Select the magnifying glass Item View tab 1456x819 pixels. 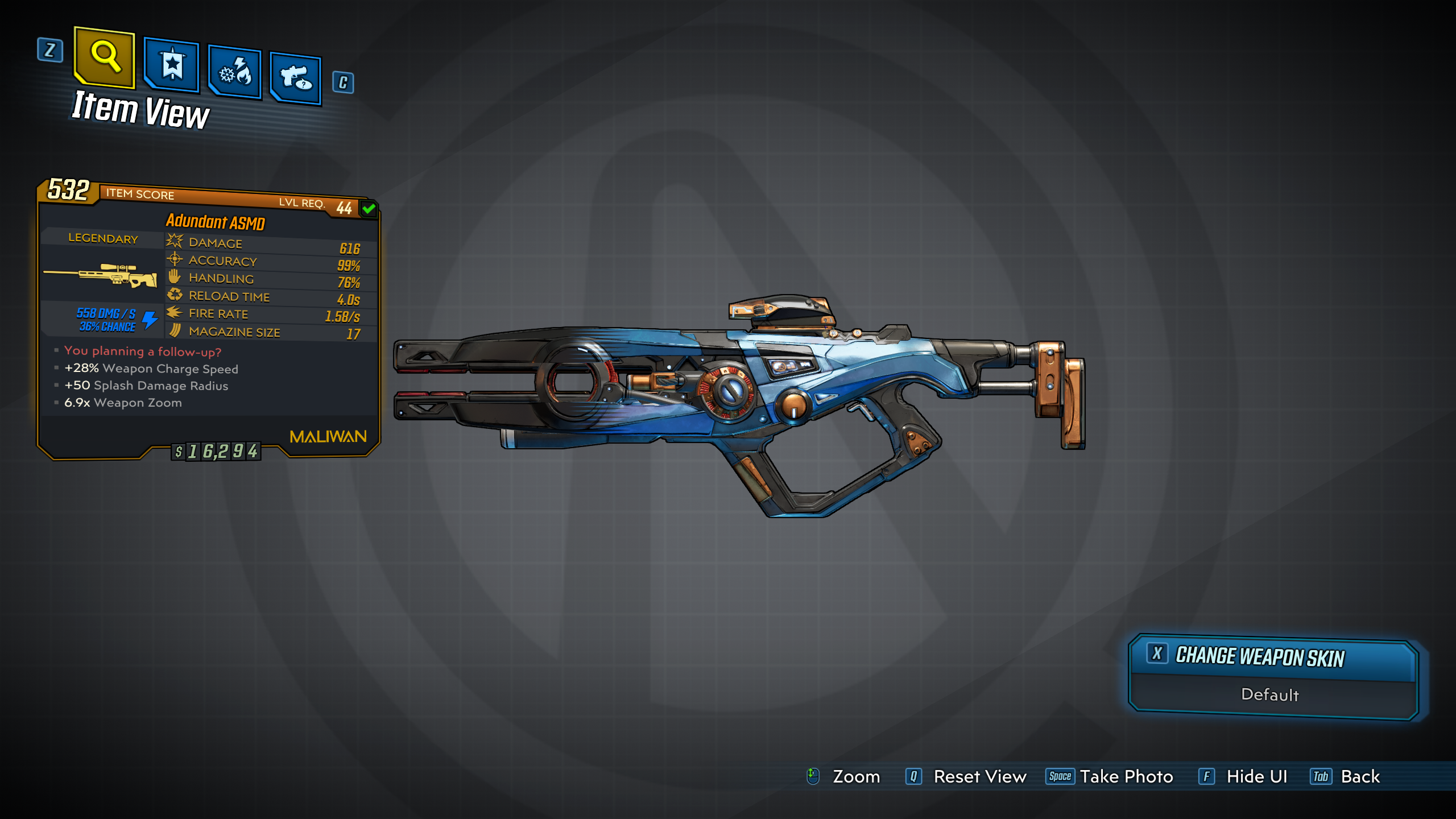pos(105,57)
